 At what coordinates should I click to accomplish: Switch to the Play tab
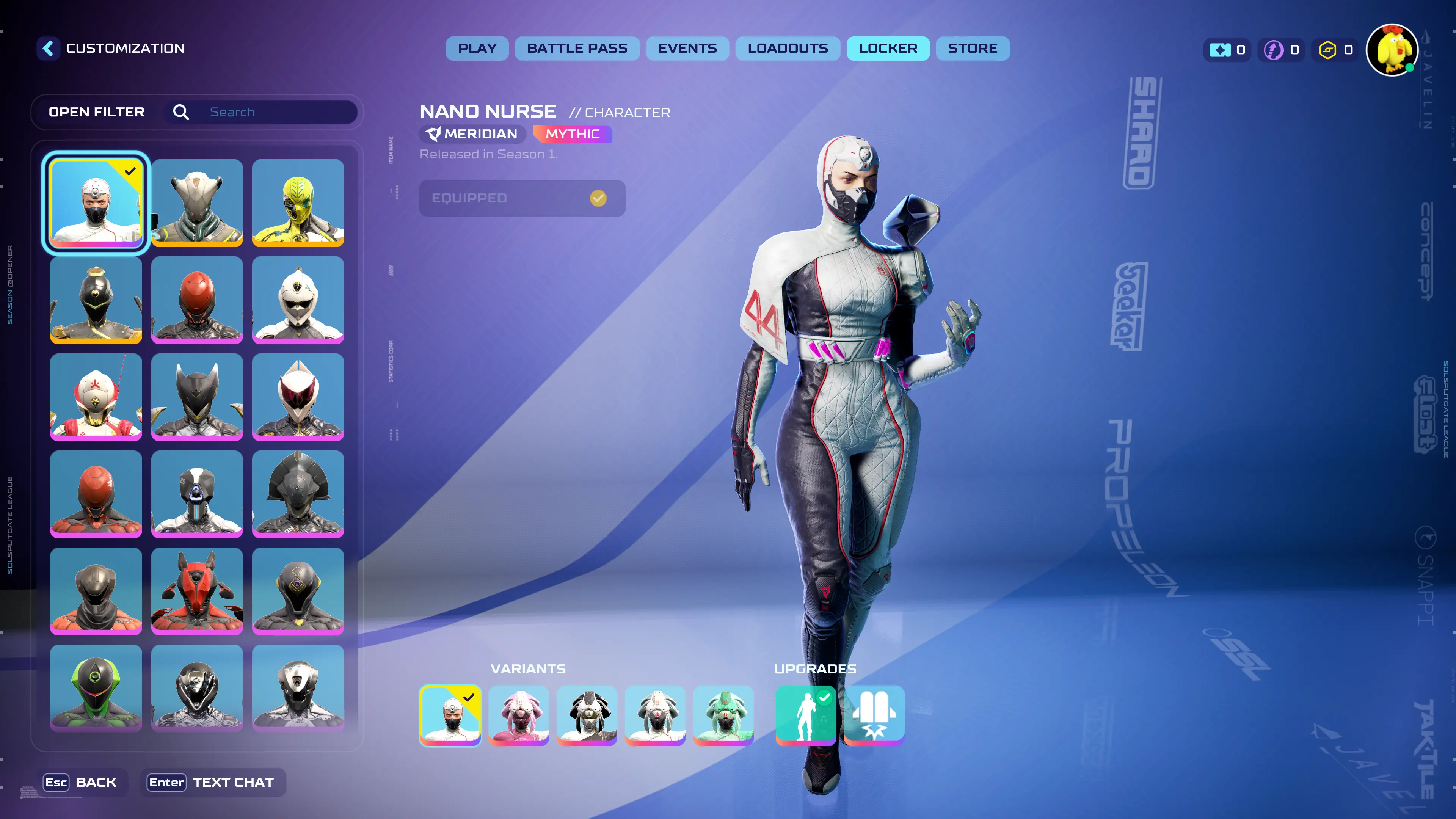coord(477,49)
